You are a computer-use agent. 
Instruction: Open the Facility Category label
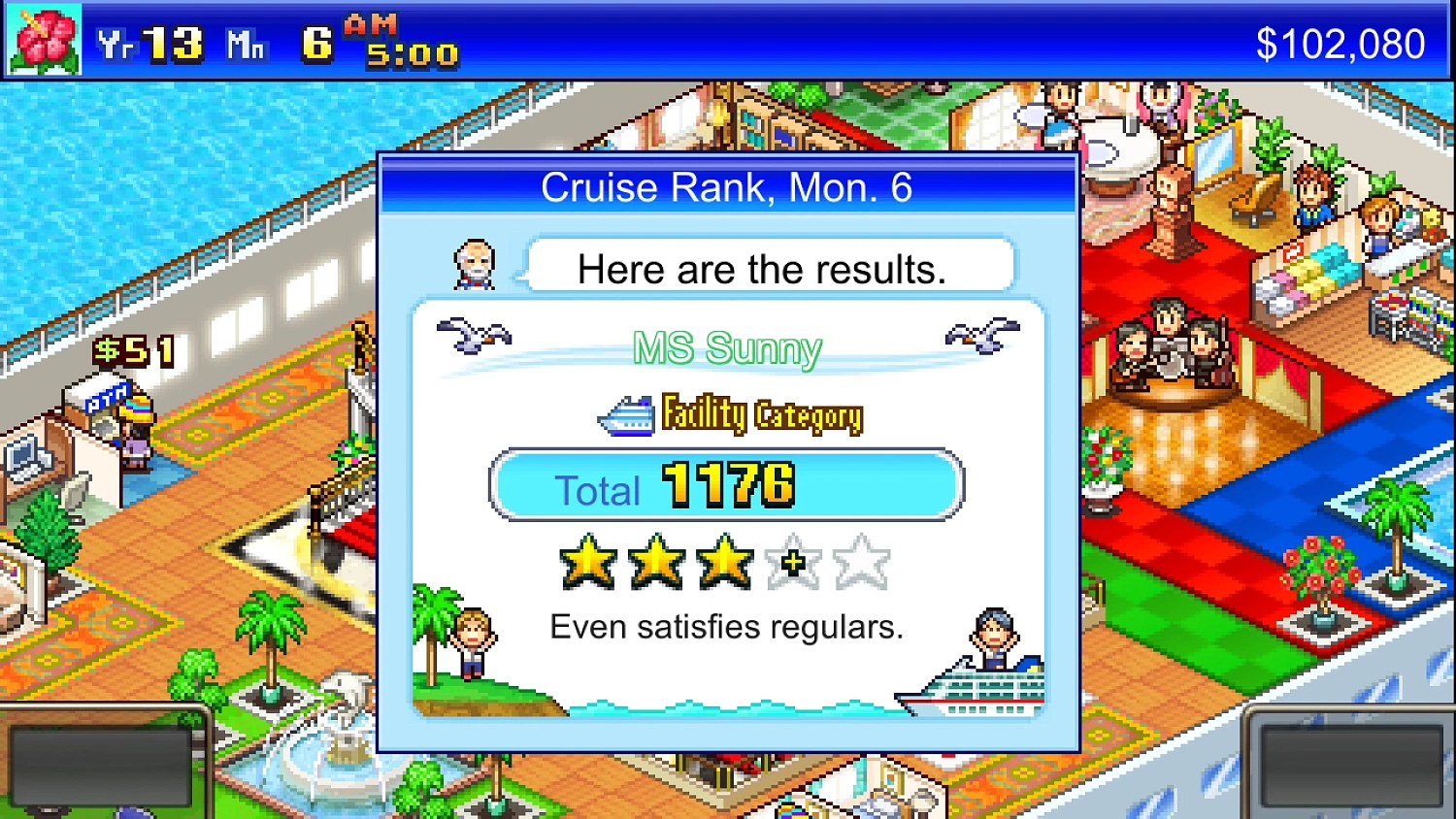coord(762,414)
